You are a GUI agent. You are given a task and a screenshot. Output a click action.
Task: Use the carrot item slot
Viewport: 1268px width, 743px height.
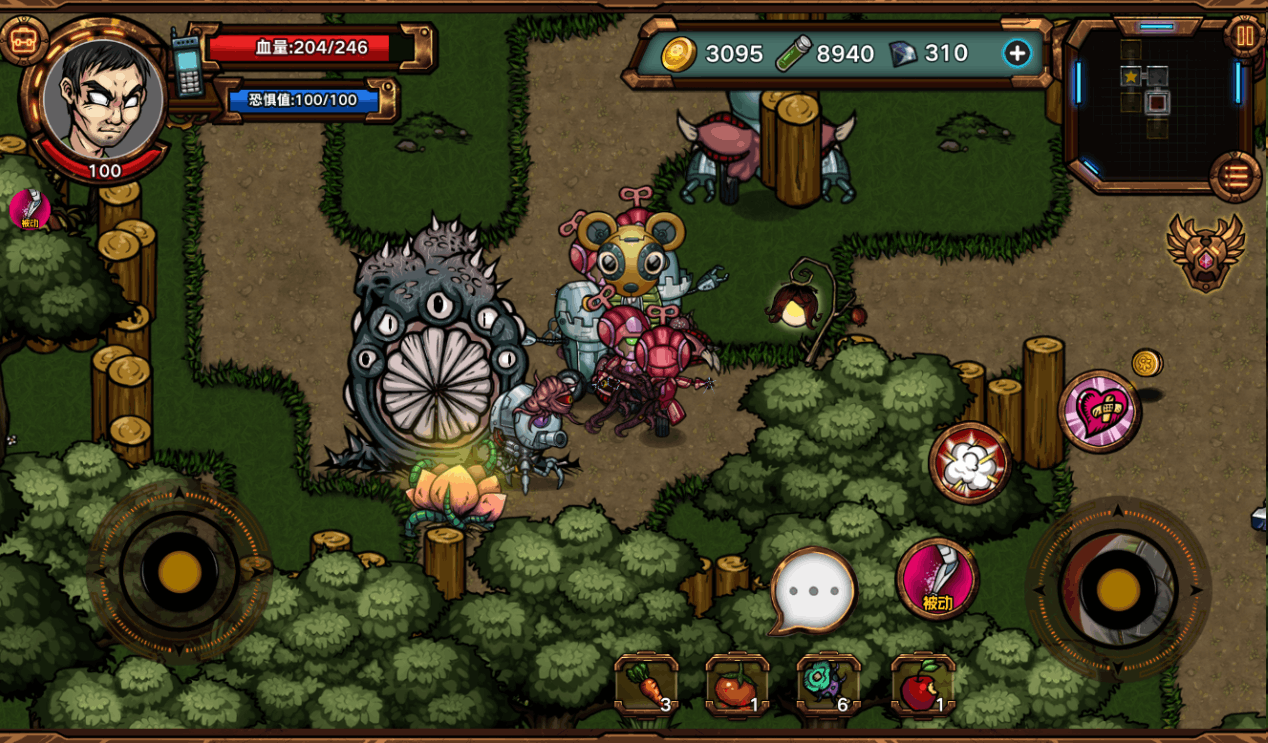646,686
